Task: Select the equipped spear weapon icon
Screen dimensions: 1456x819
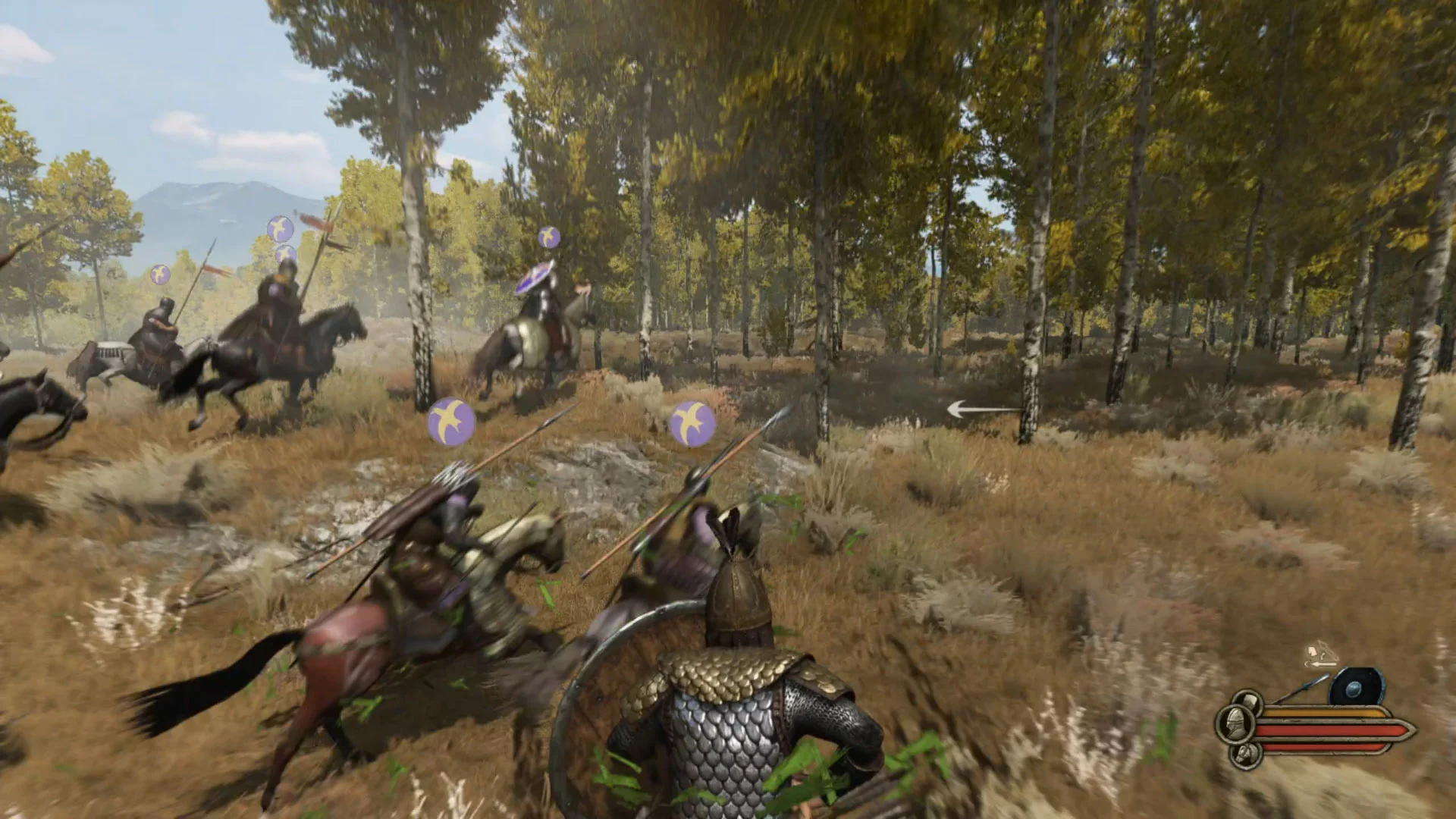Action: click(1300, 688)
